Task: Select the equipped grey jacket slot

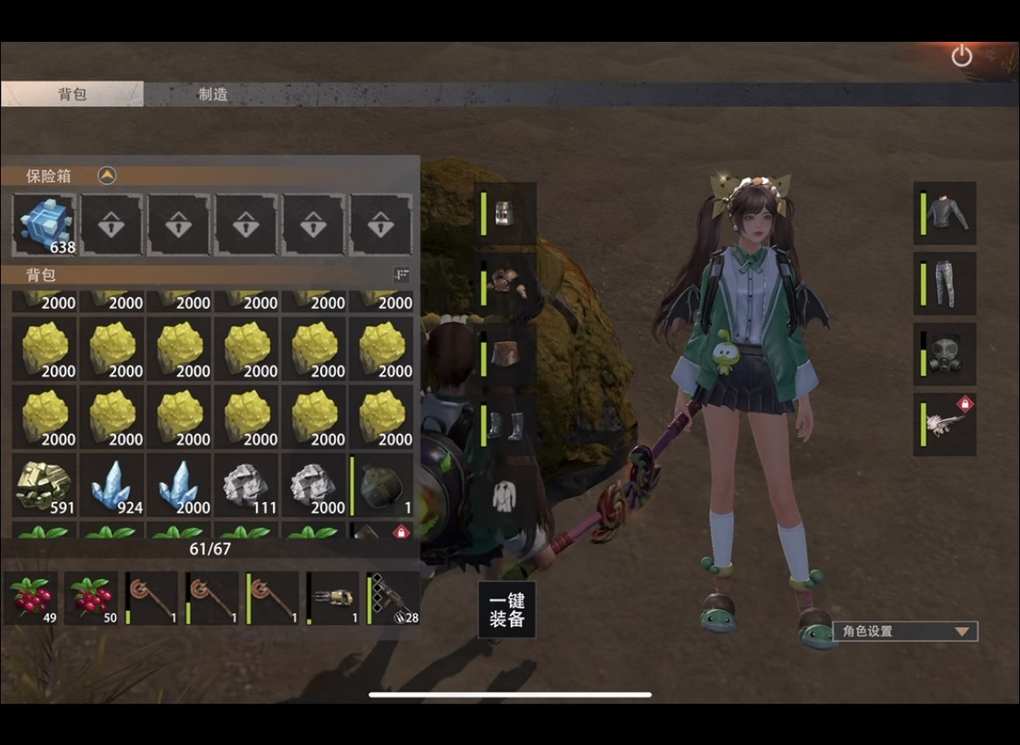Action: click(945, 213)
